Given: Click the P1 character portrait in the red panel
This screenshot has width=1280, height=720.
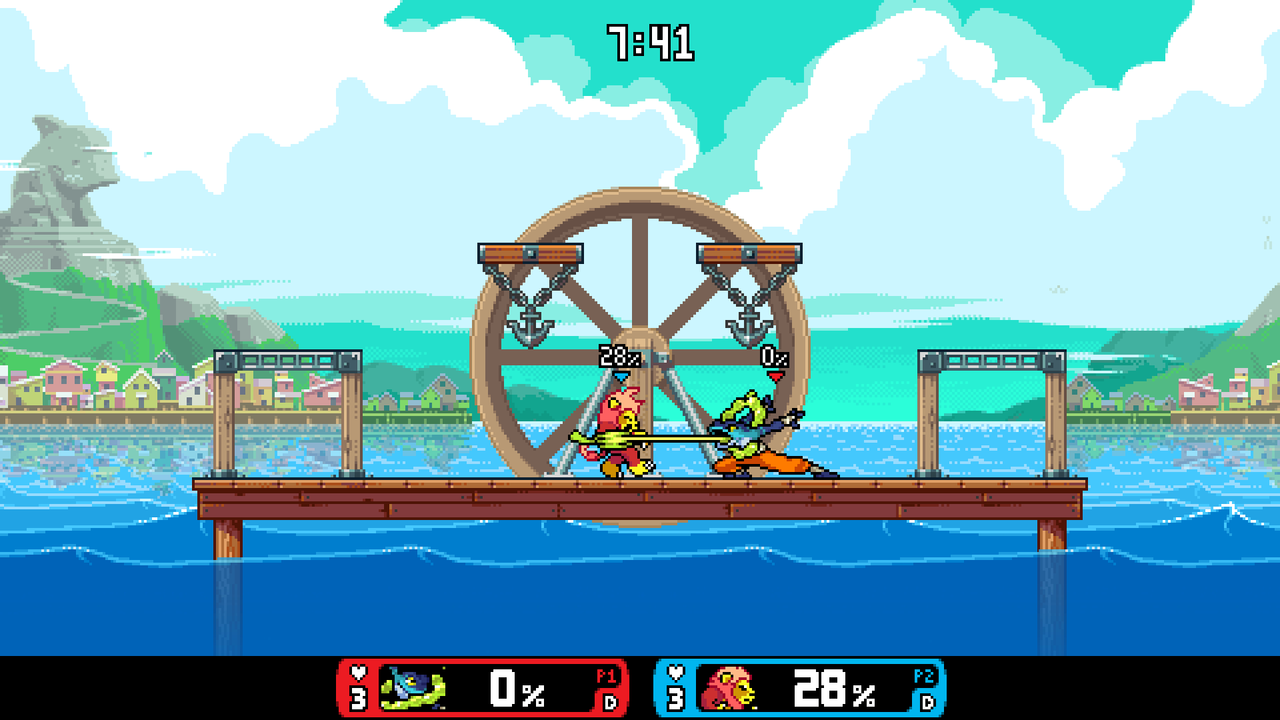Looking at the screenshot, I should 412,688.
